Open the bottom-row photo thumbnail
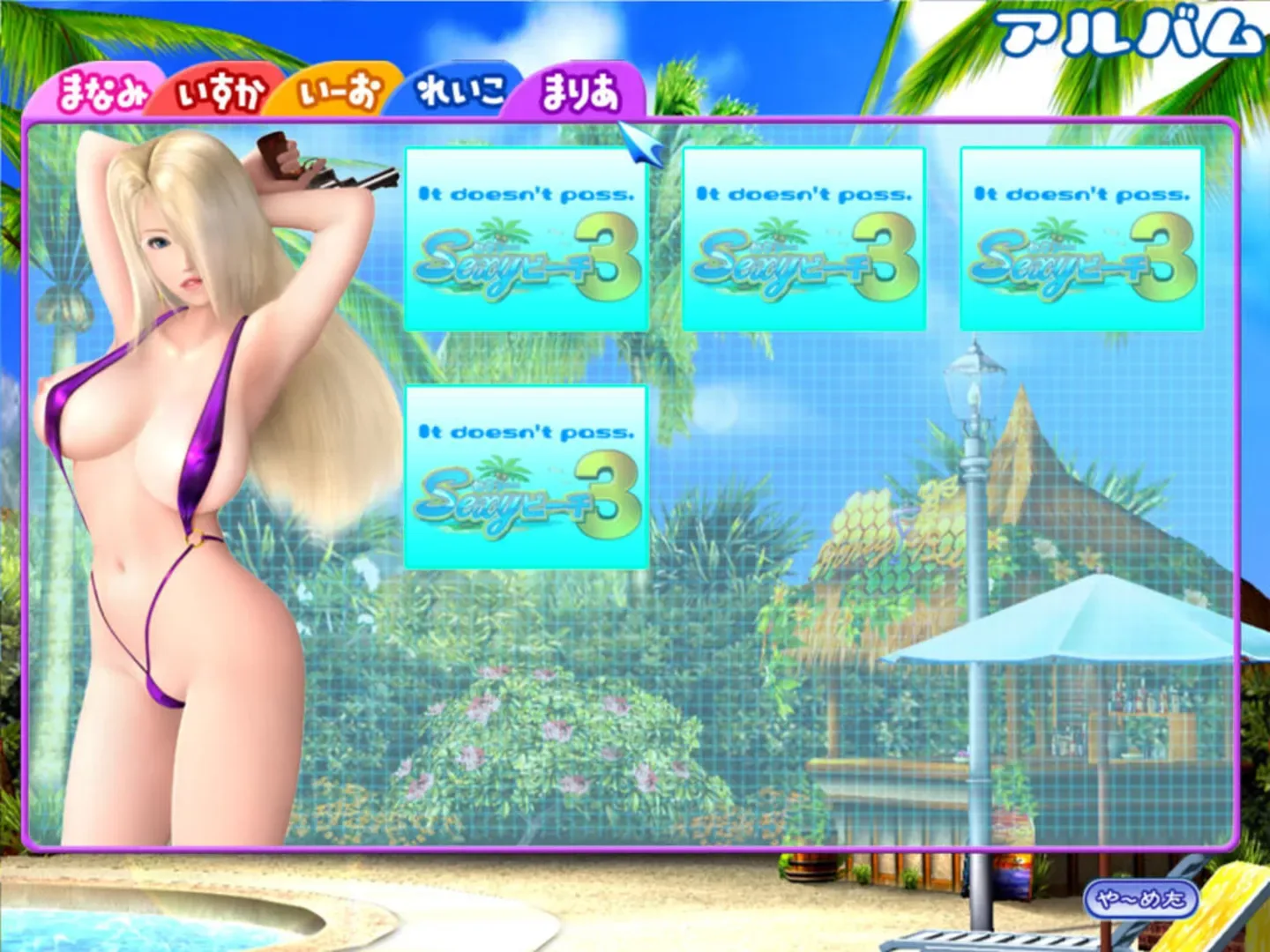The height and width of the screenshot is (952, 1270). pyautogui.click(x=527, y=476)
